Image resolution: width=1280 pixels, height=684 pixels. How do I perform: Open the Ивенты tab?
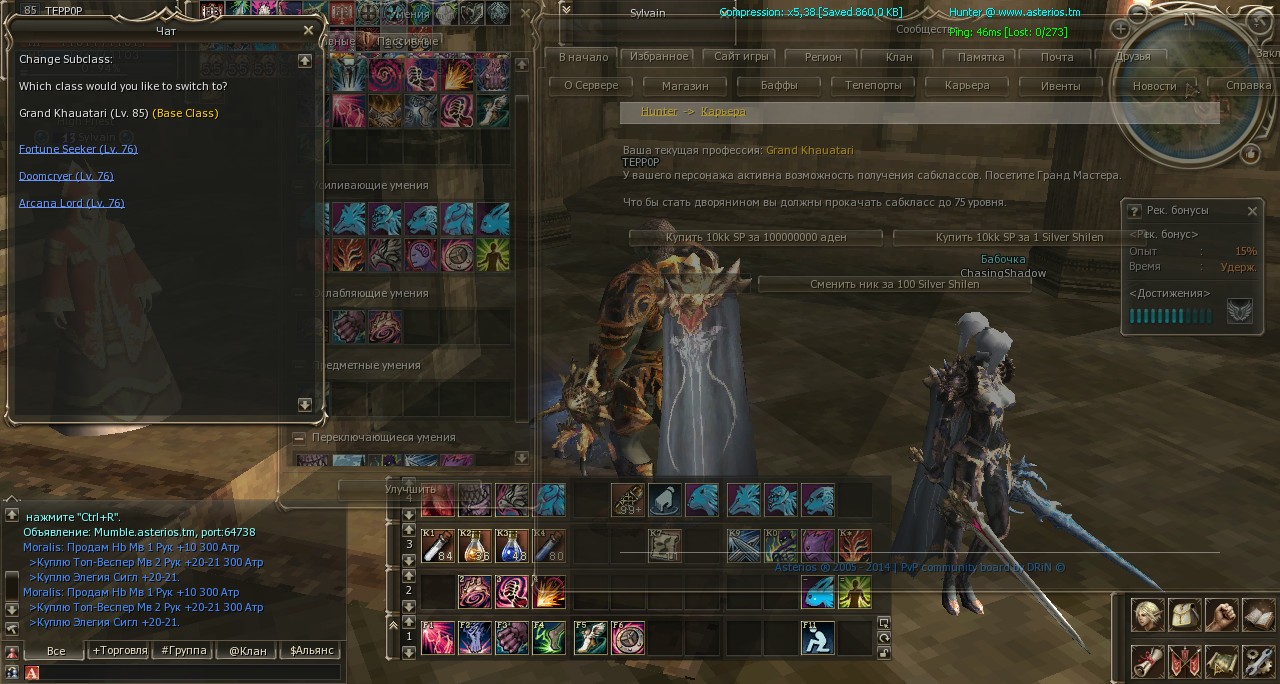[1060, 86]
